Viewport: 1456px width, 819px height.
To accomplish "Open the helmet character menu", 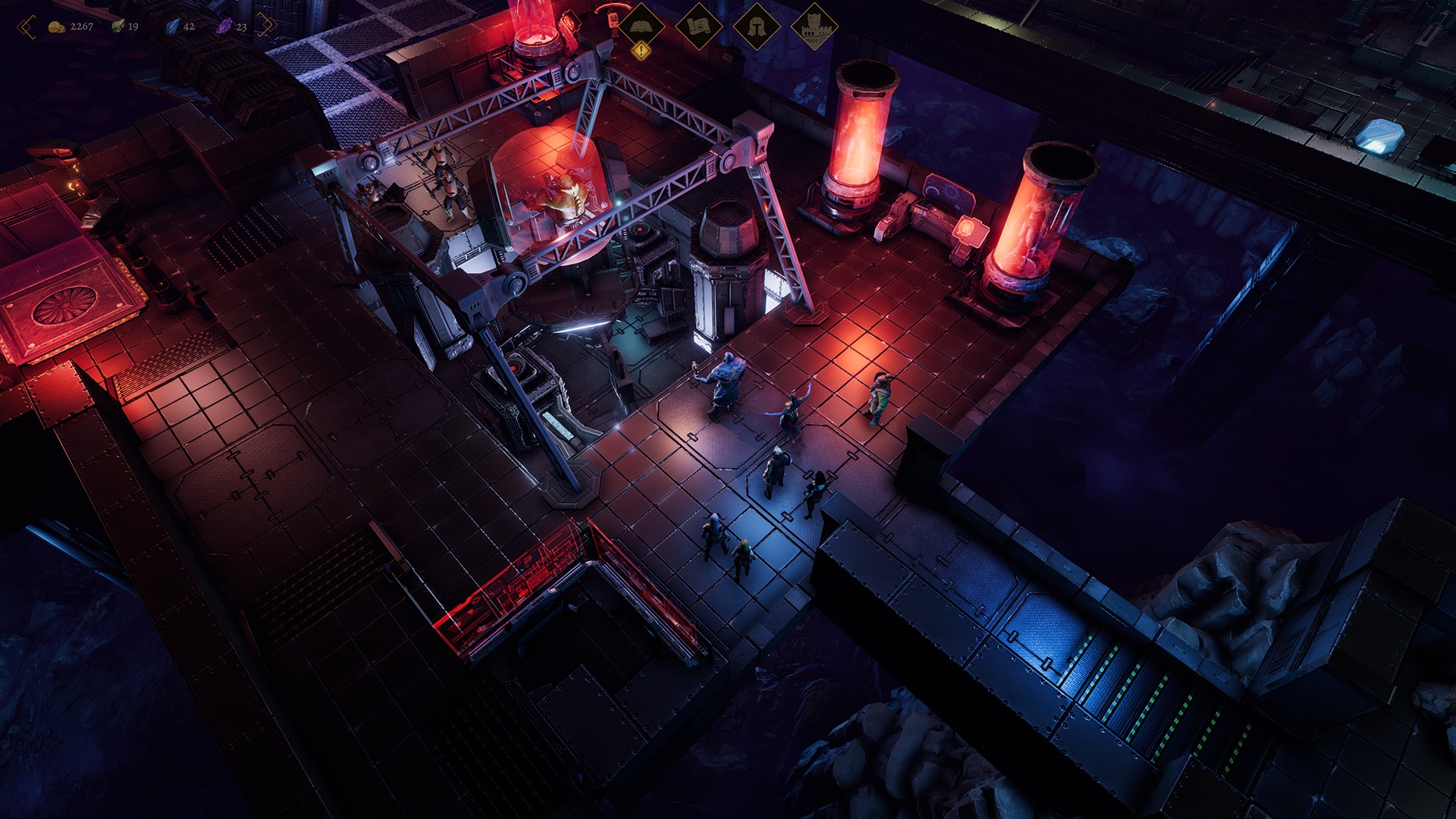I will [756, 27].
